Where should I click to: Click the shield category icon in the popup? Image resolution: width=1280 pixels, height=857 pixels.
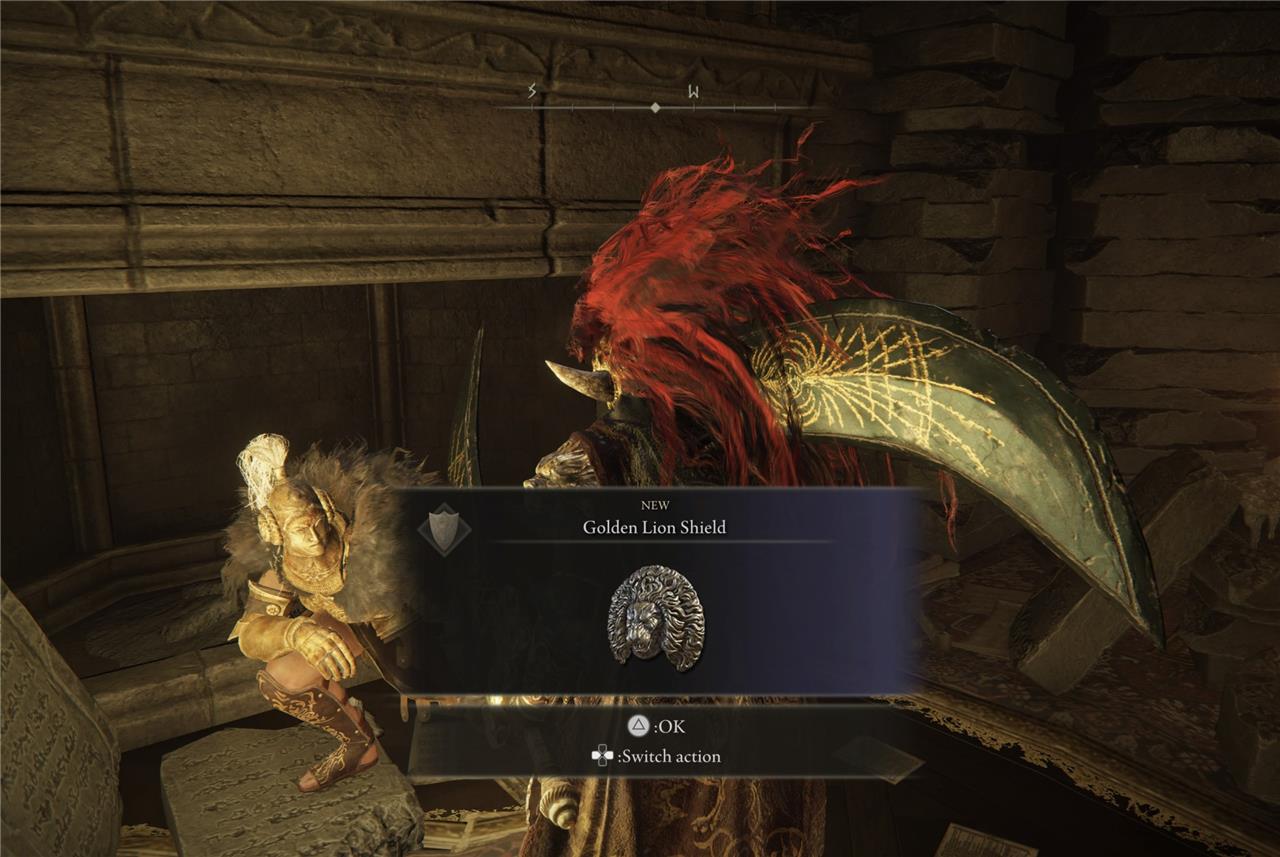pos(444,528)
